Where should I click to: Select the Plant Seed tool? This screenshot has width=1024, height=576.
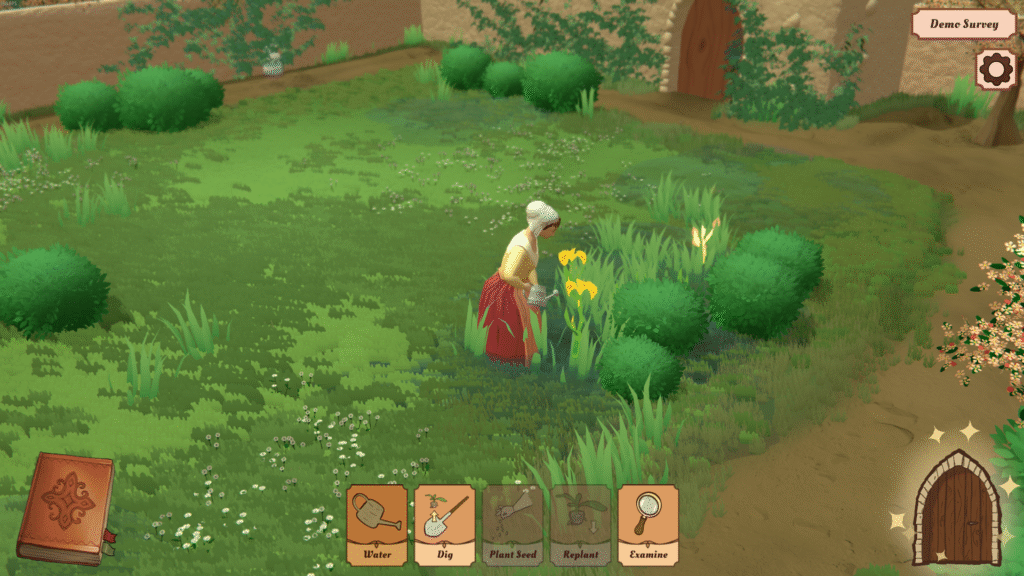point(513,524)
